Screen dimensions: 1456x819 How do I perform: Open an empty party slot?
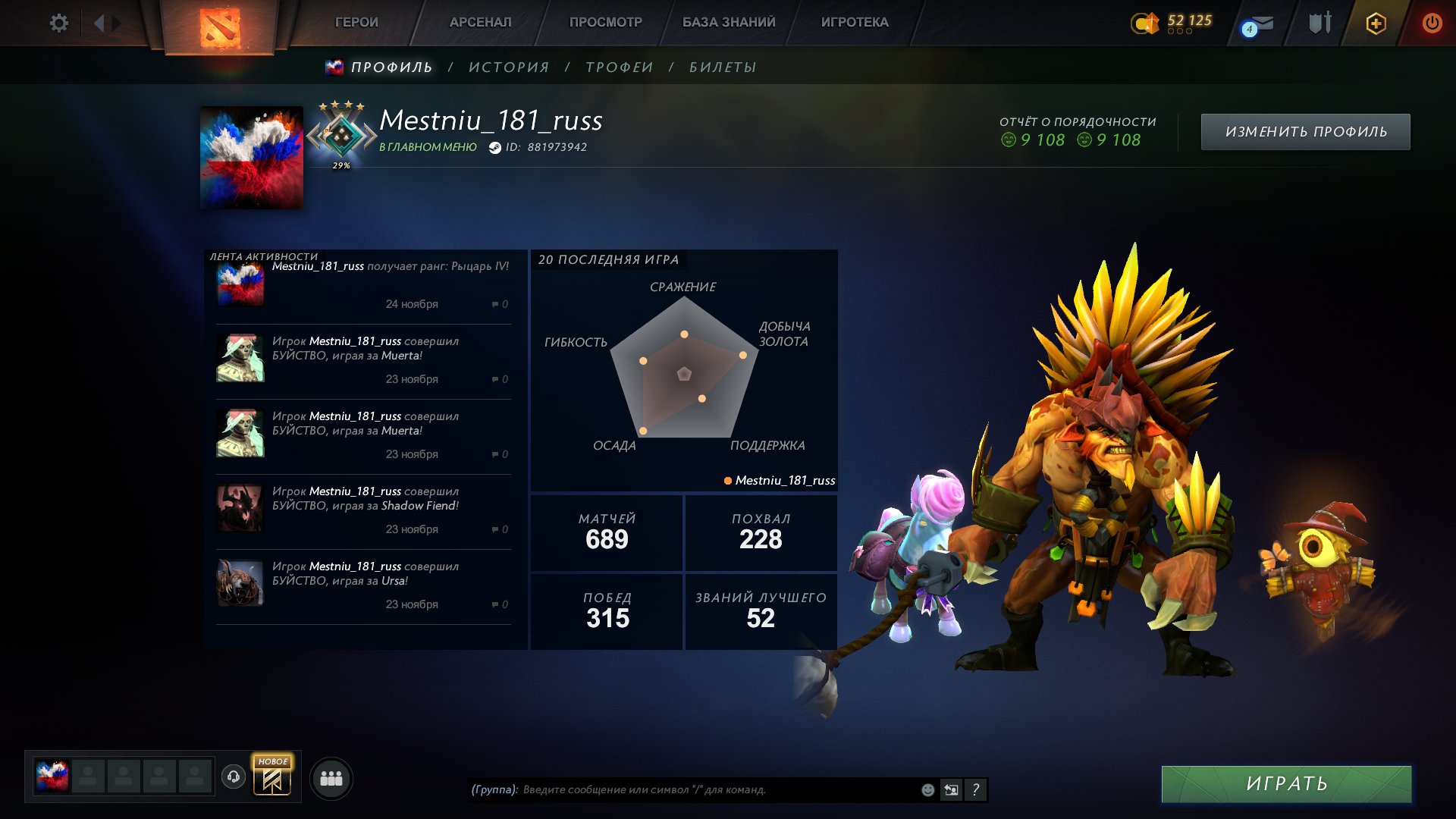(89, 777)
